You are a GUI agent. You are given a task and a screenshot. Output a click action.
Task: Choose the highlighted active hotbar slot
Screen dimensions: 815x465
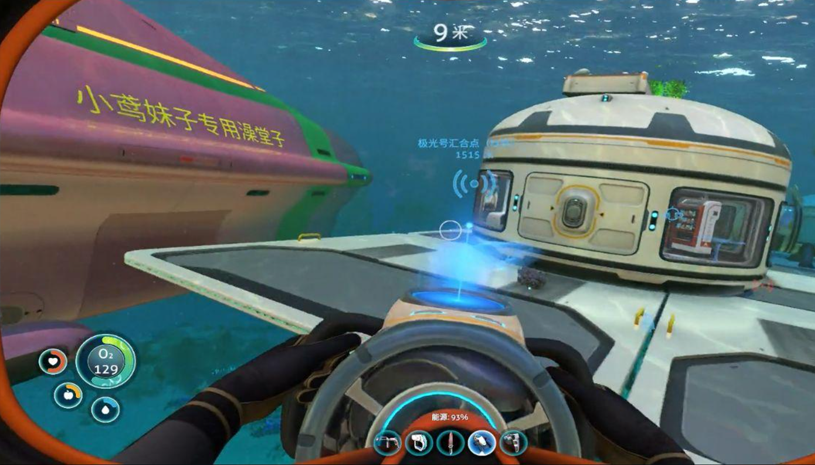click(481, 441)
